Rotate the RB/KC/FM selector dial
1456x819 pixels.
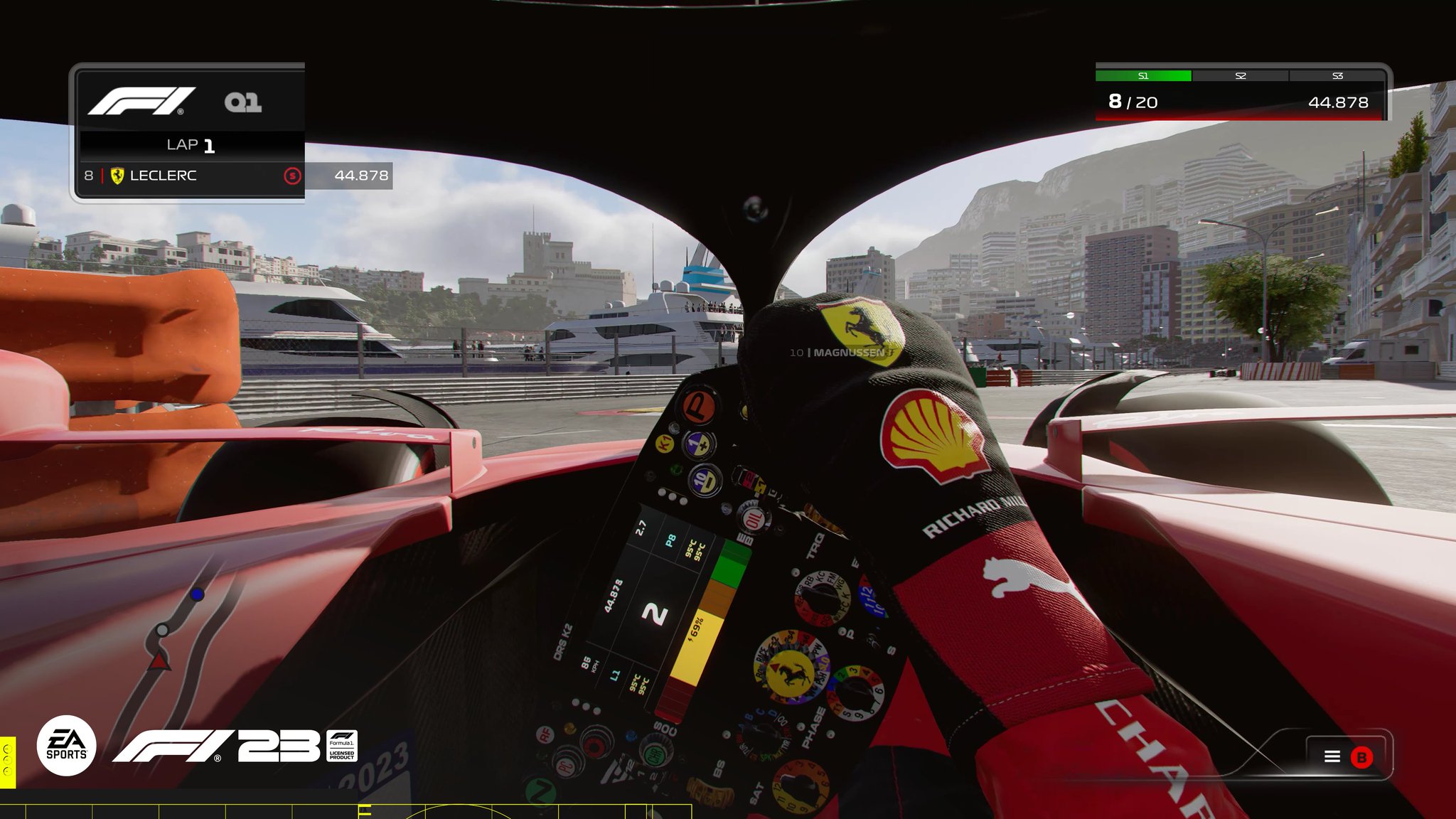pos(822,596)
